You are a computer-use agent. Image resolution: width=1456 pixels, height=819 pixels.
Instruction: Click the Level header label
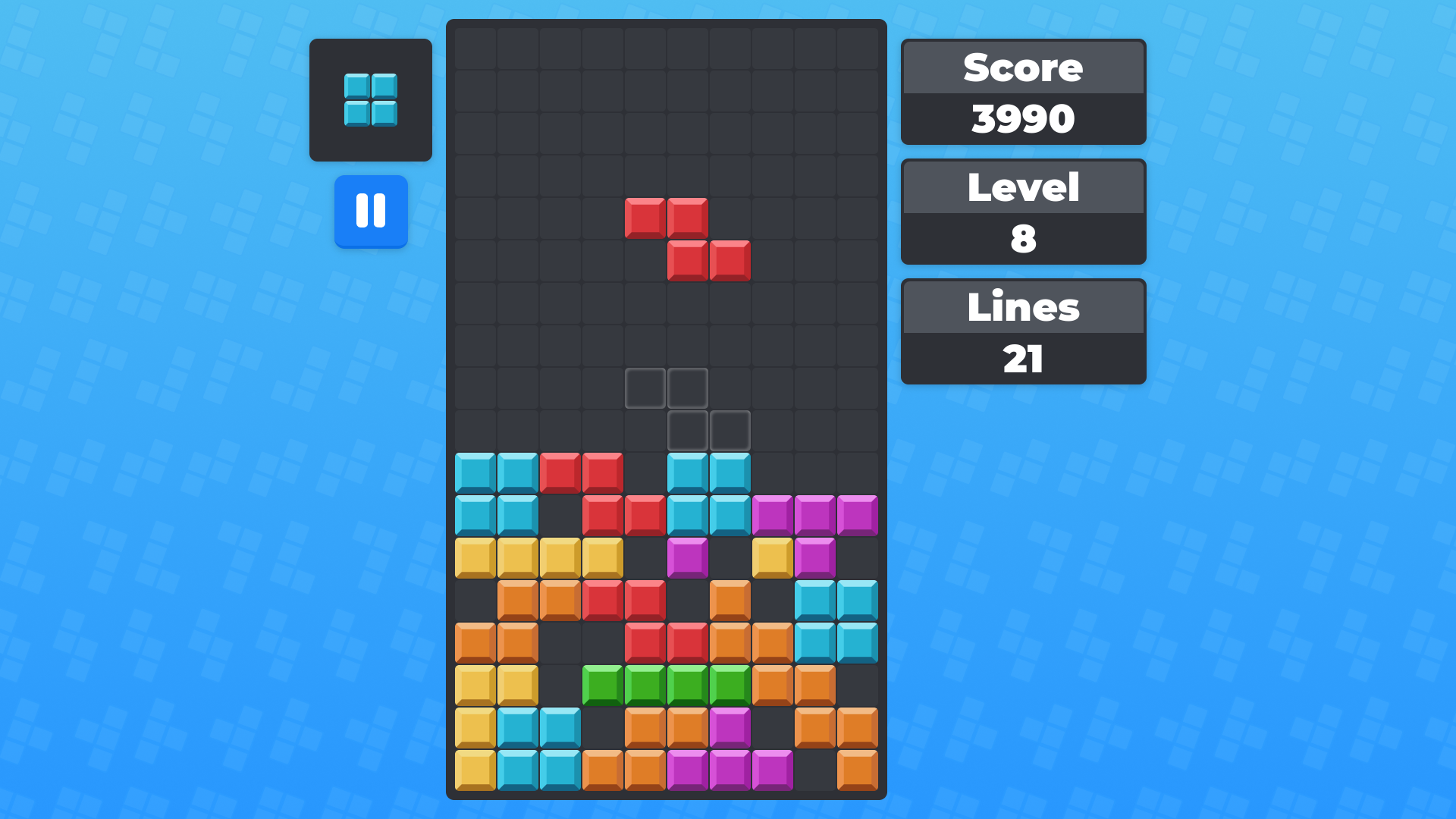click(x=1023, y=188)
